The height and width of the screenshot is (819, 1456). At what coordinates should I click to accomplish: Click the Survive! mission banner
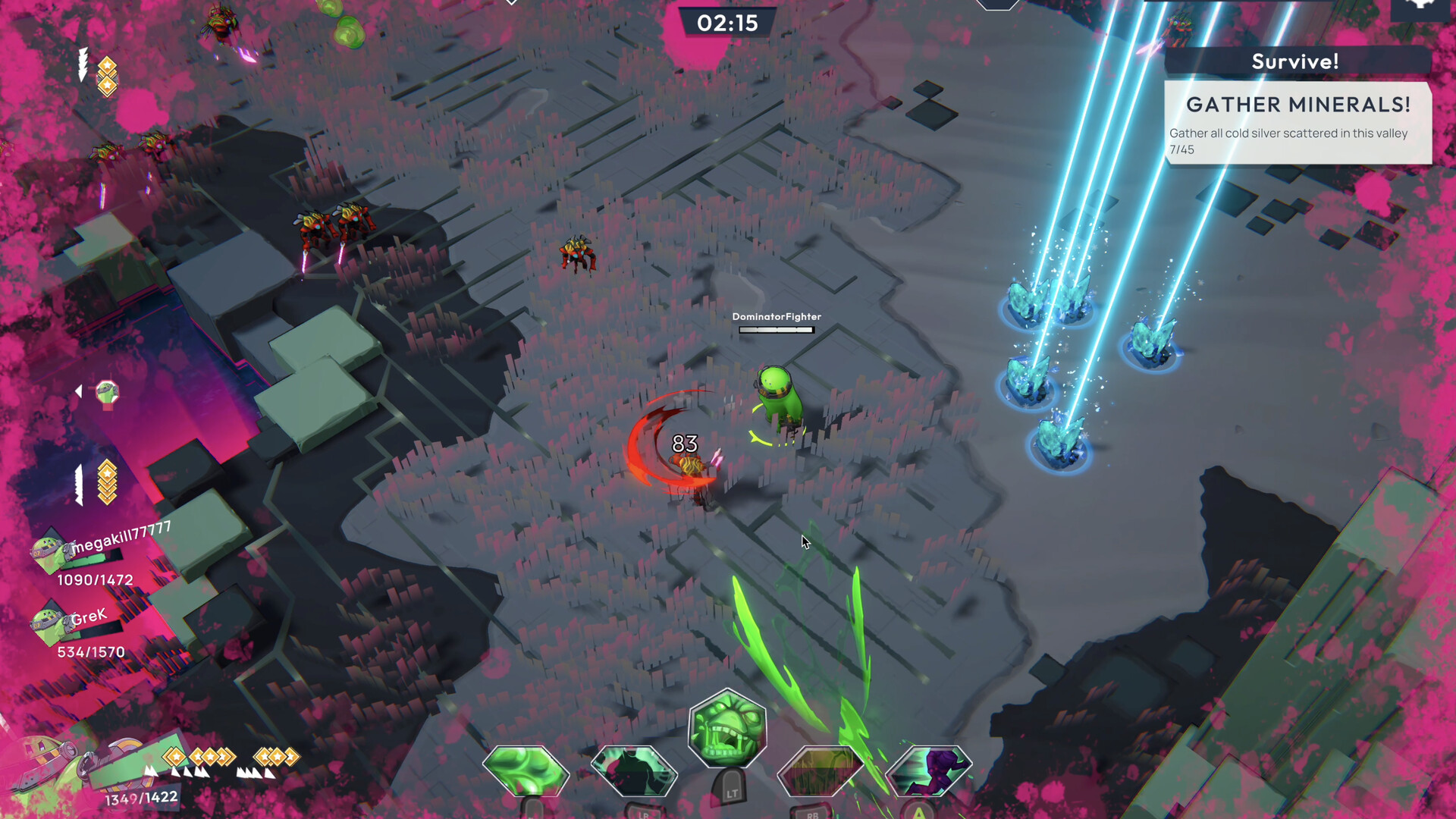[x=1296, y=61]
